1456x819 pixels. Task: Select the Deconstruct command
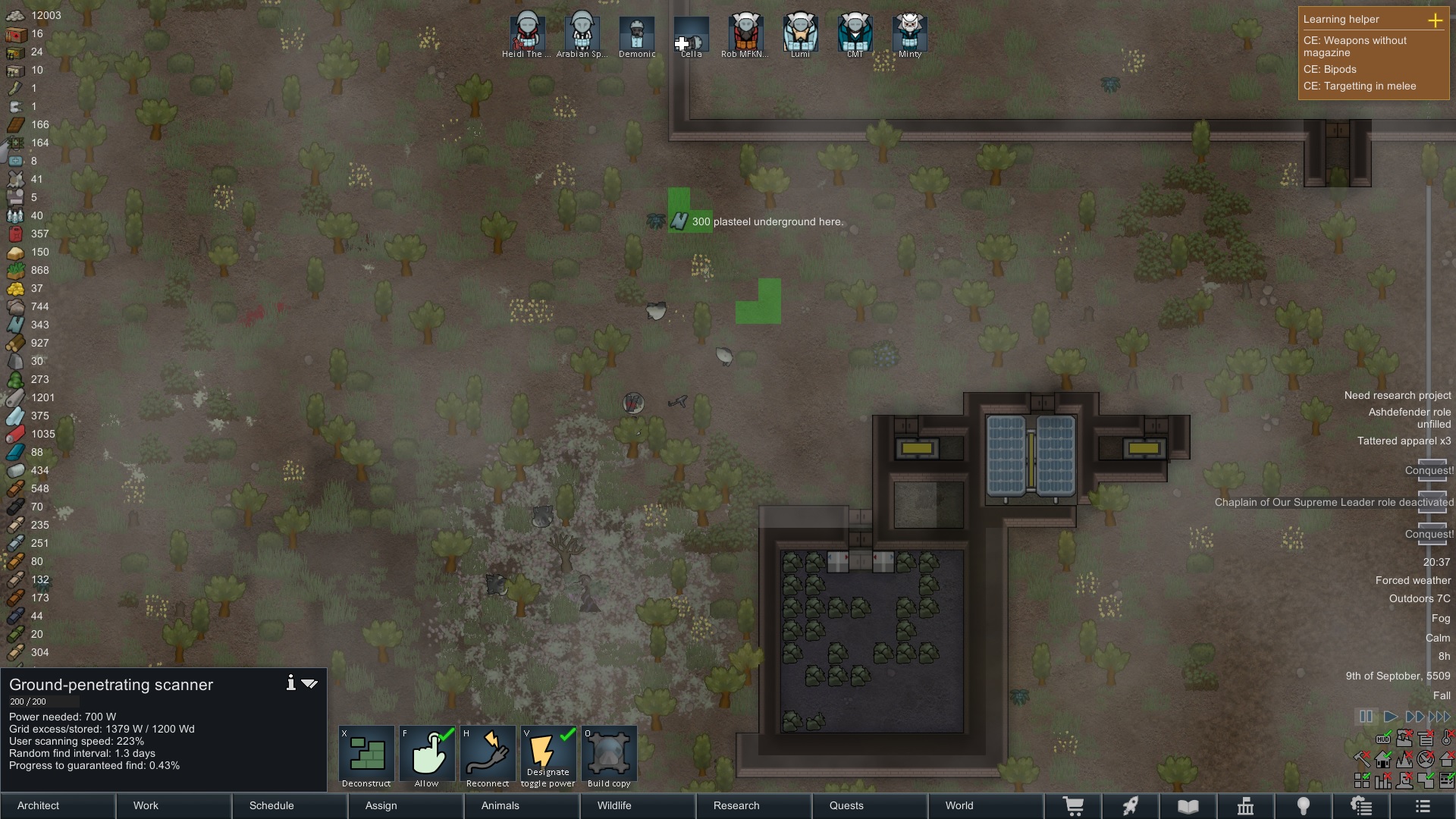tap(366, 755)
